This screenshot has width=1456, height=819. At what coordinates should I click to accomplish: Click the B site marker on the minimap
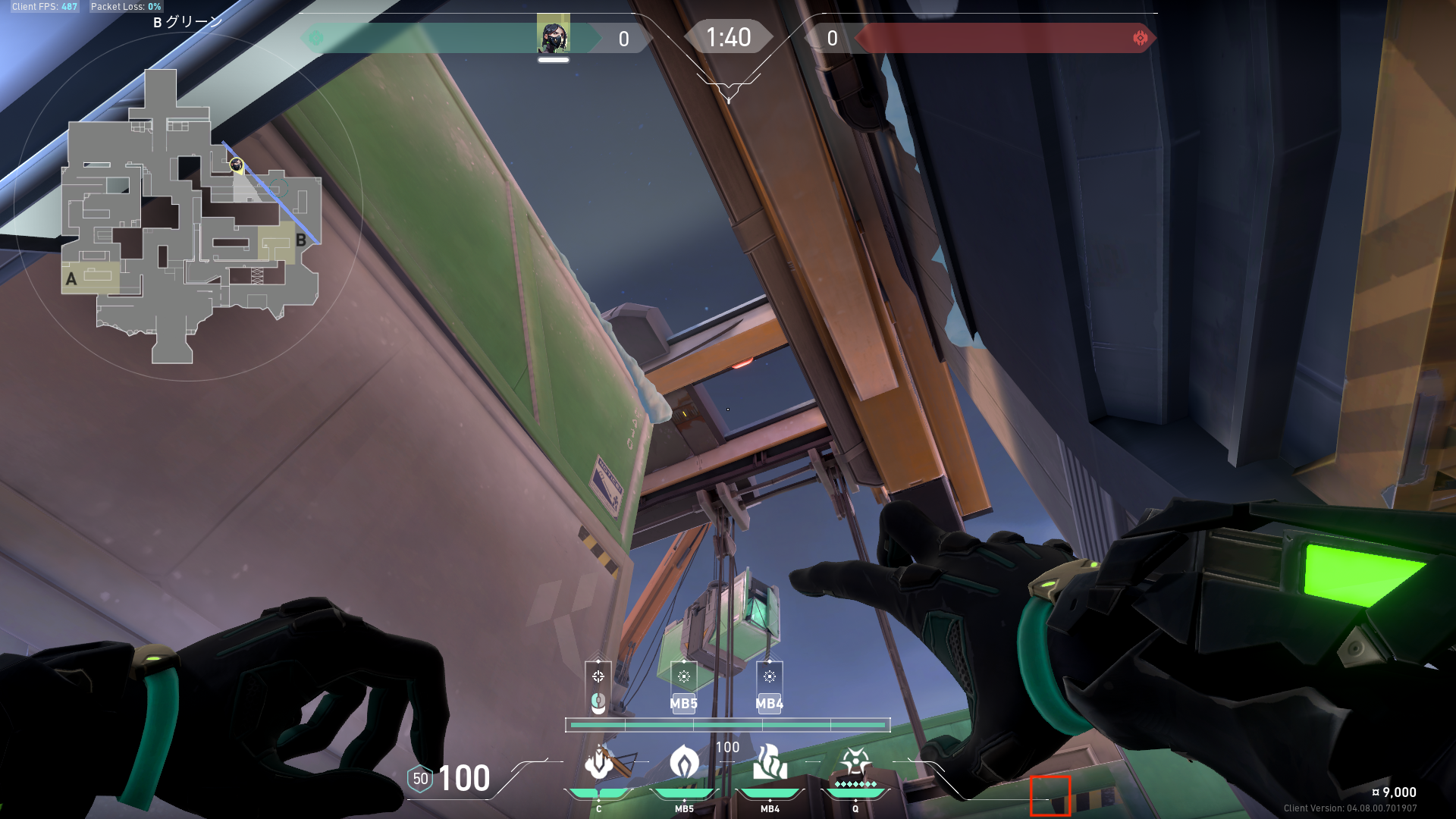pos(301,240)
